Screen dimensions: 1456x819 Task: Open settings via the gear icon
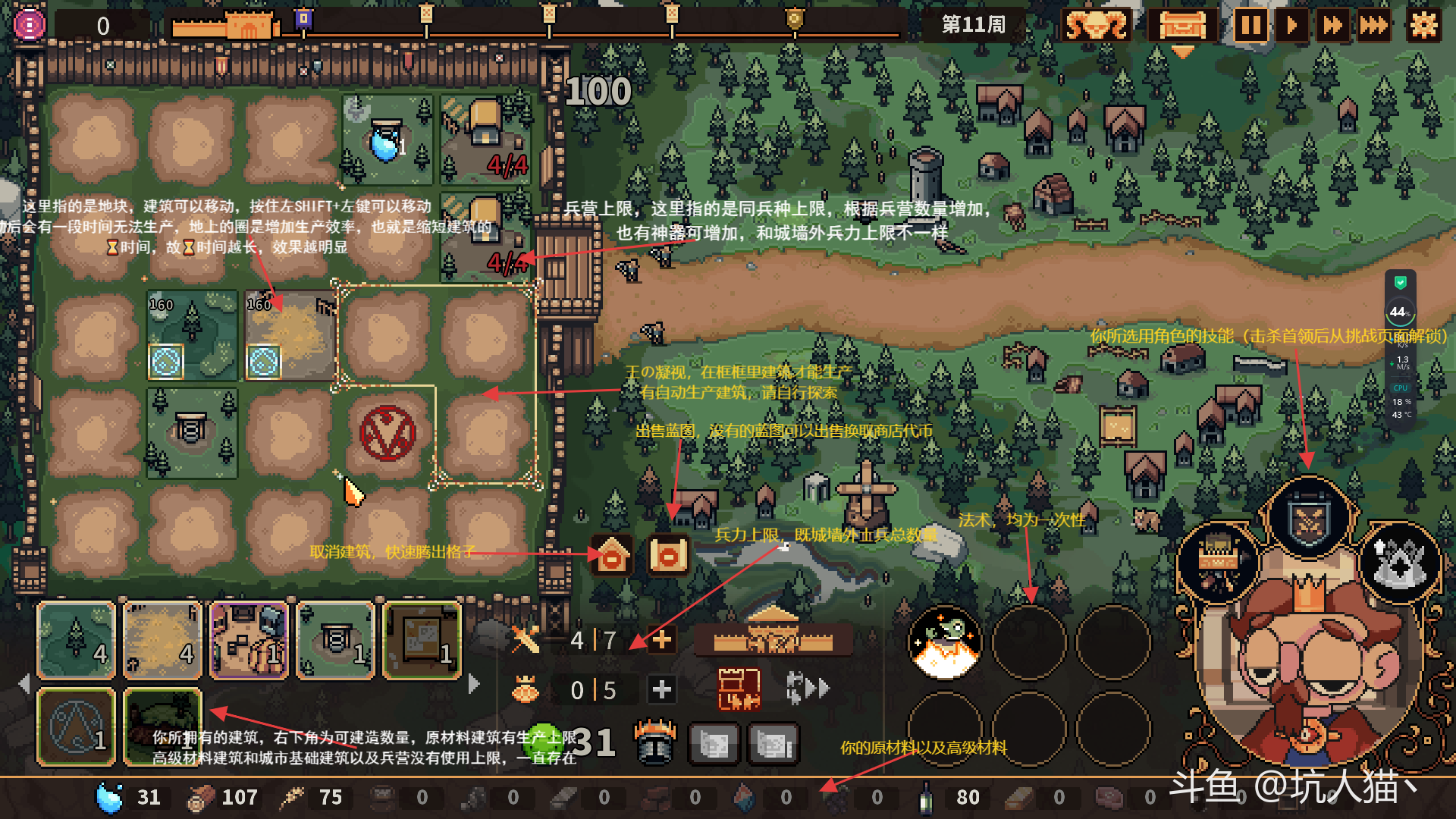click(x=1423, y=26)
